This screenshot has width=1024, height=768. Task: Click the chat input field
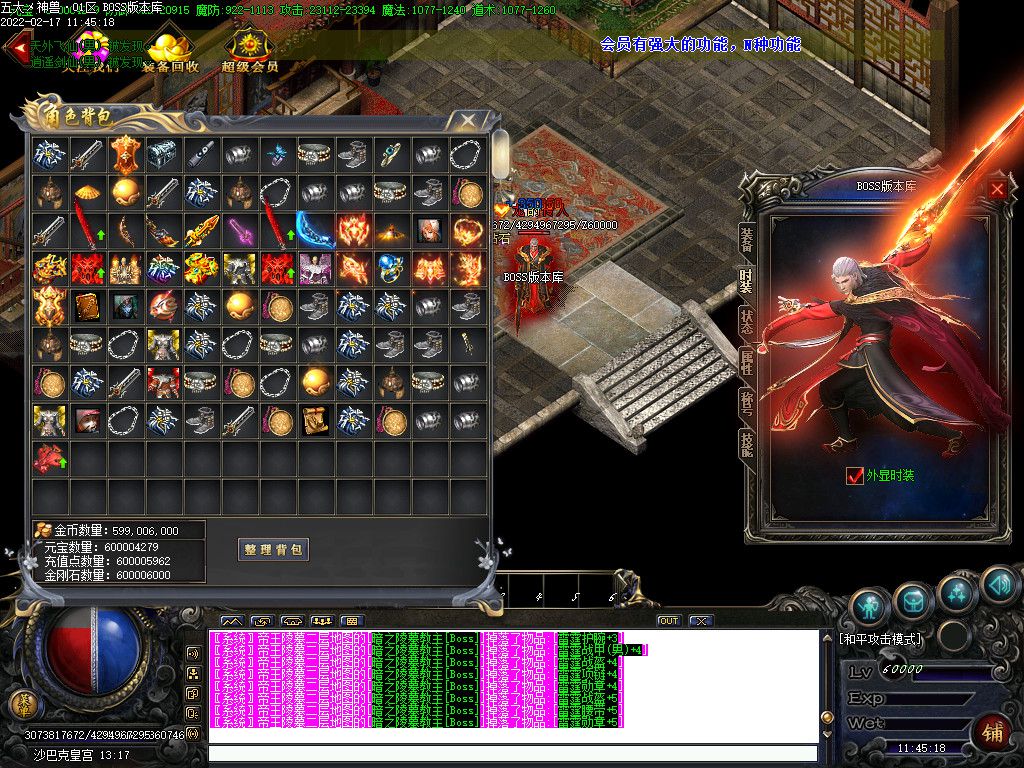(512, 753)
